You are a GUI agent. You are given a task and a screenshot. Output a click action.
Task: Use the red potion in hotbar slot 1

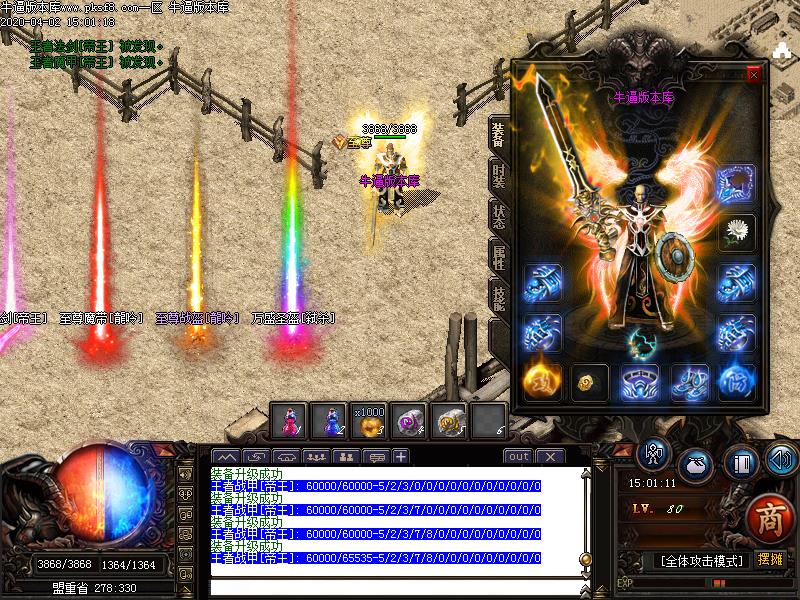click(x=289, y=421)
